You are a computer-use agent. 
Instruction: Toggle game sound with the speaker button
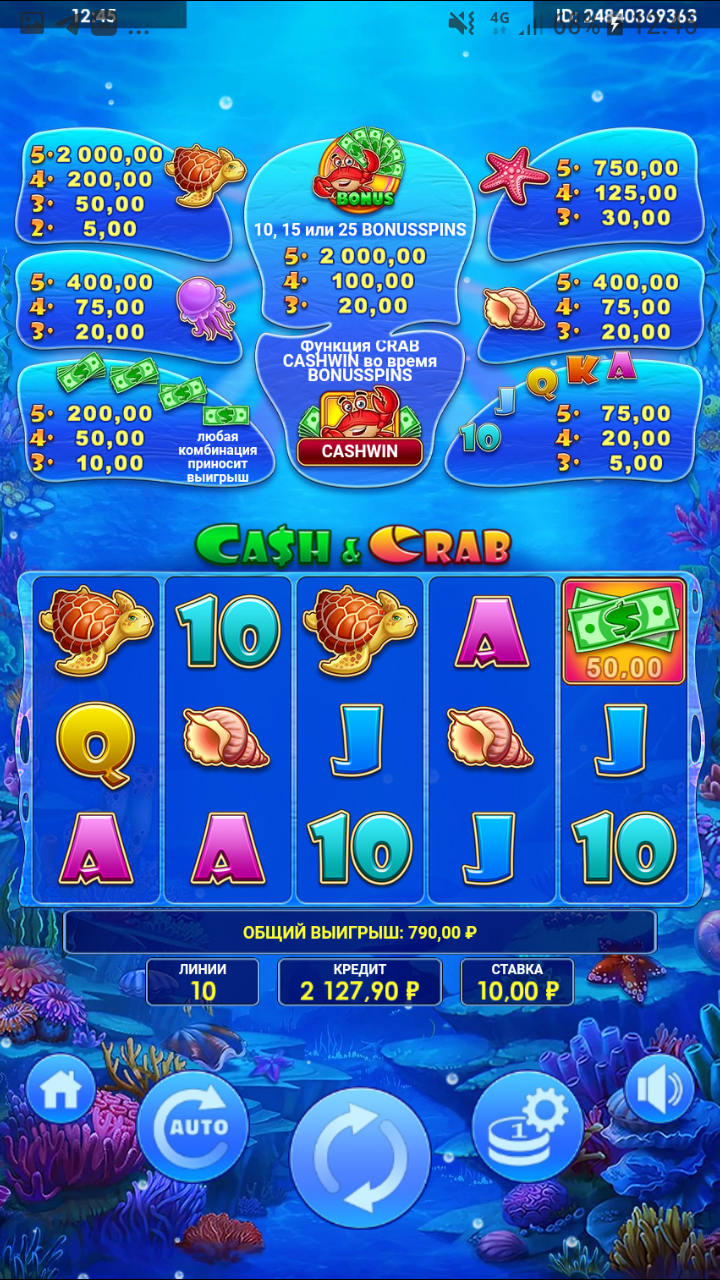point(659,1088)
